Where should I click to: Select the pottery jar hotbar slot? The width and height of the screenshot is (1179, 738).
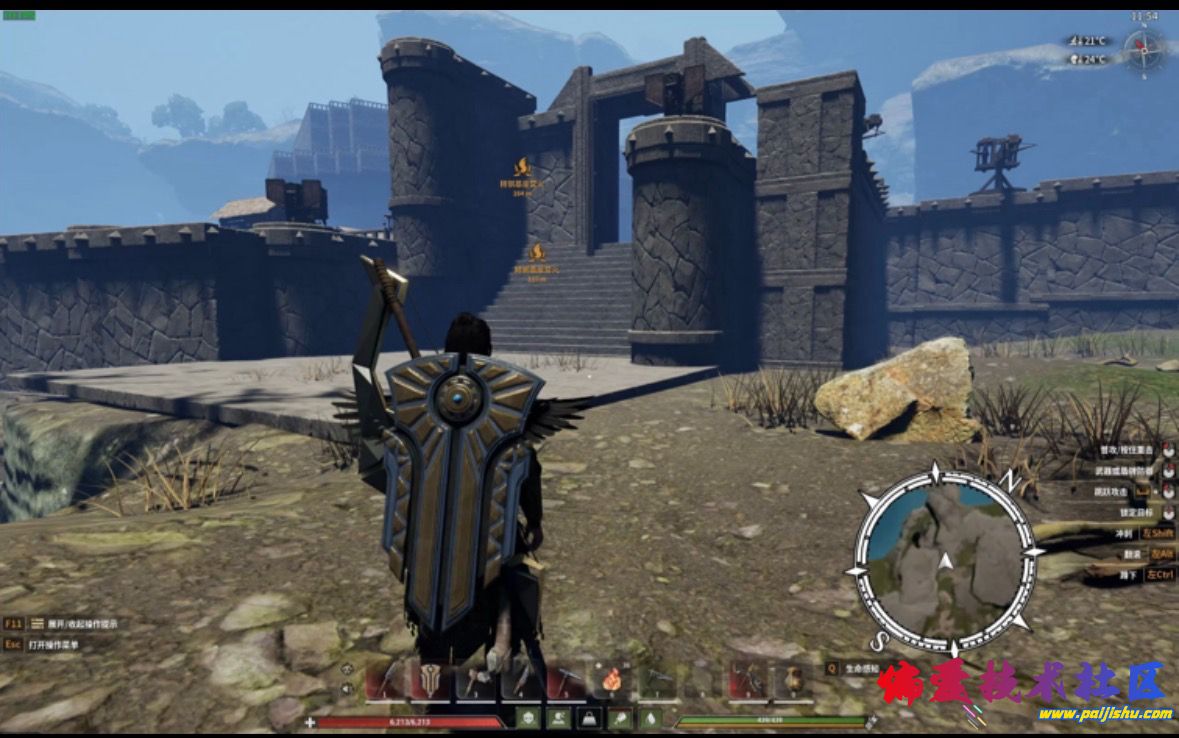tap(791, 680)
